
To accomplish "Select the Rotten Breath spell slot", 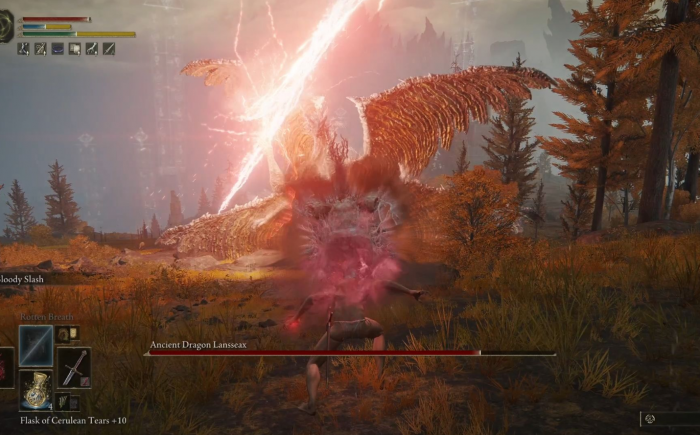I will click(x=36, y=345).
